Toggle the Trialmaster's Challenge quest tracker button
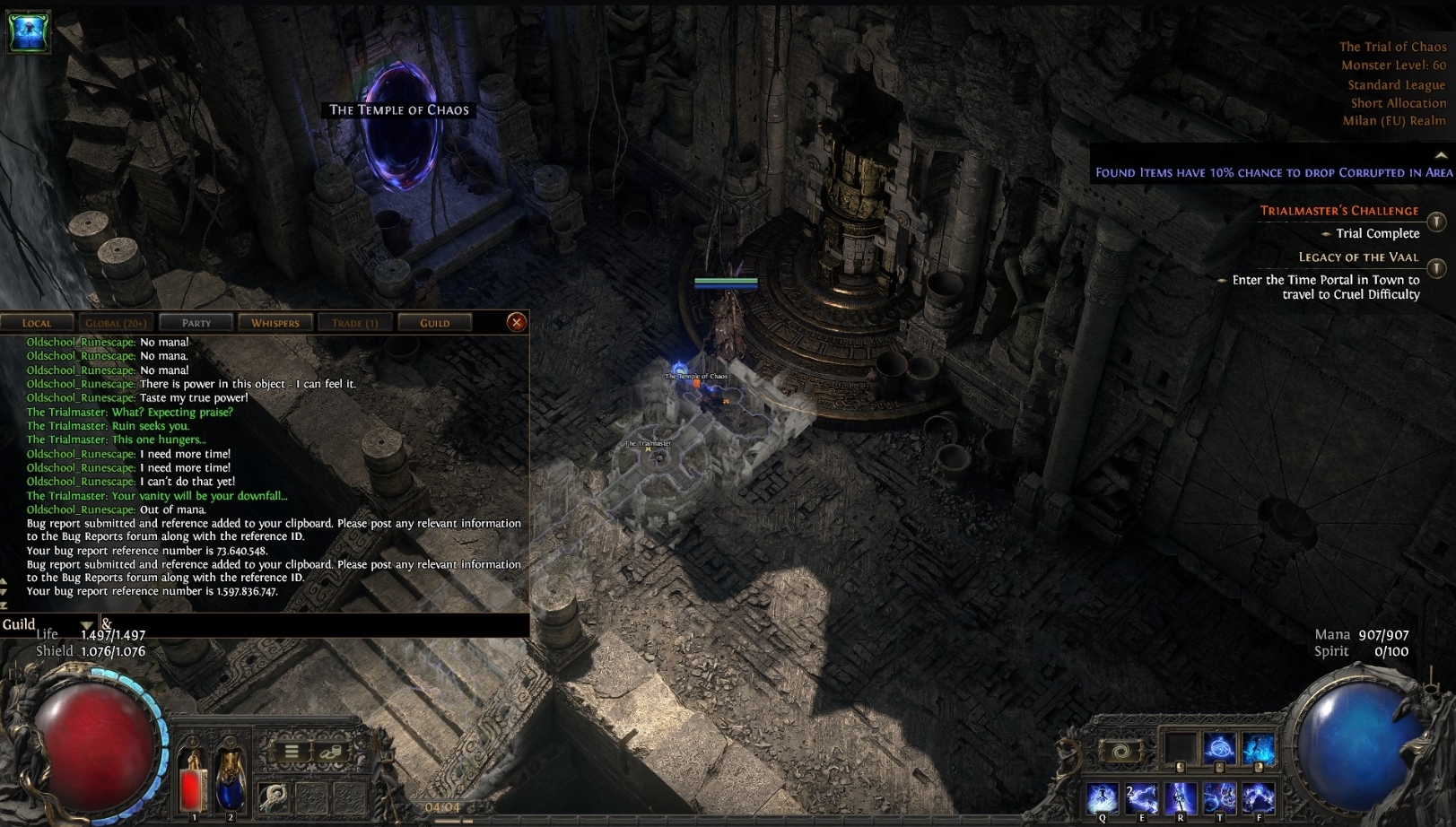1456x827 pixels. pos(1436,222)
